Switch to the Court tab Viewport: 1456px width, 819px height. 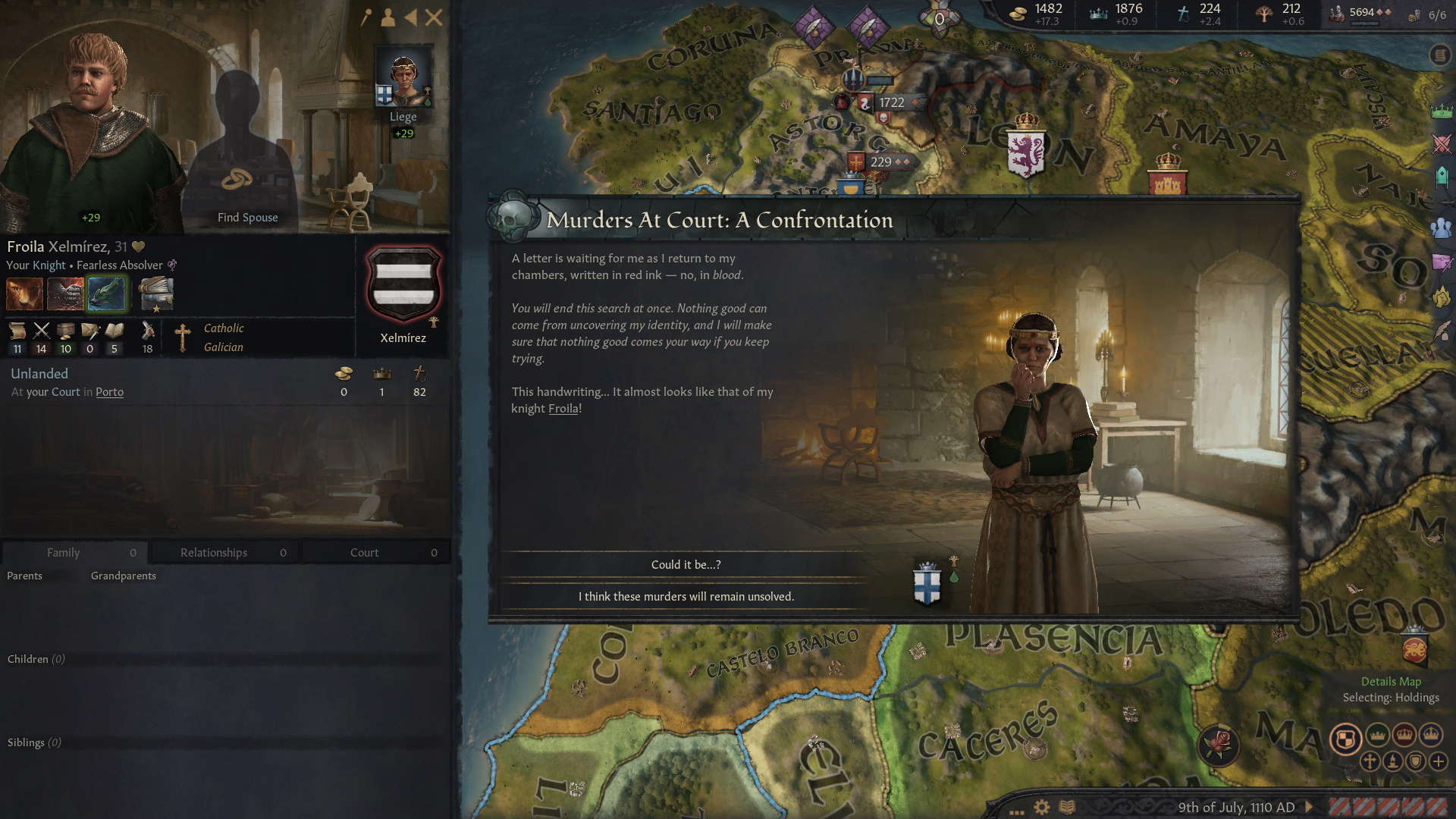(x=364, y=552)
